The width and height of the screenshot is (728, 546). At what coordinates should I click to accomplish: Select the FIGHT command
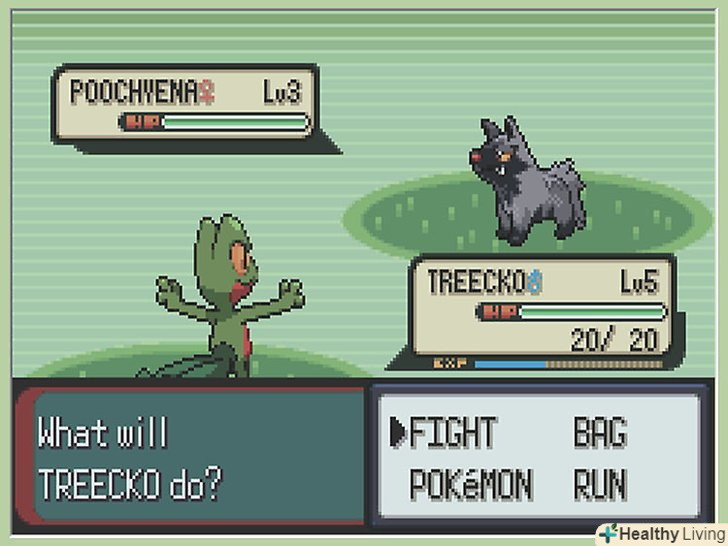tap(452, 433)
